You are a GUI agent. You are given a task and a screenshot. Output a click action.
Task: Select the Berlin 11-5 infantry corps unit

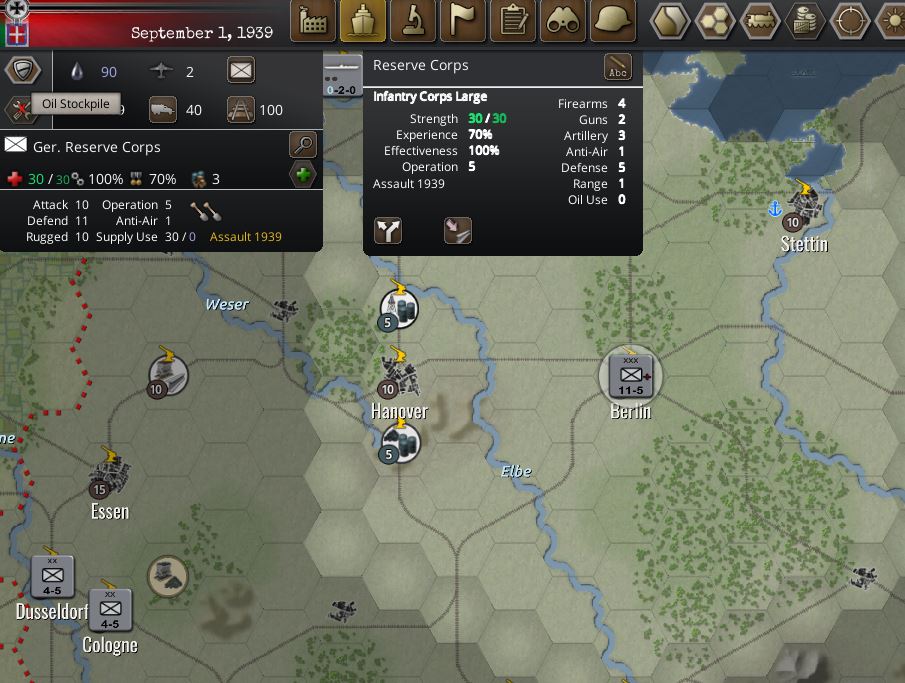[631, 376]
